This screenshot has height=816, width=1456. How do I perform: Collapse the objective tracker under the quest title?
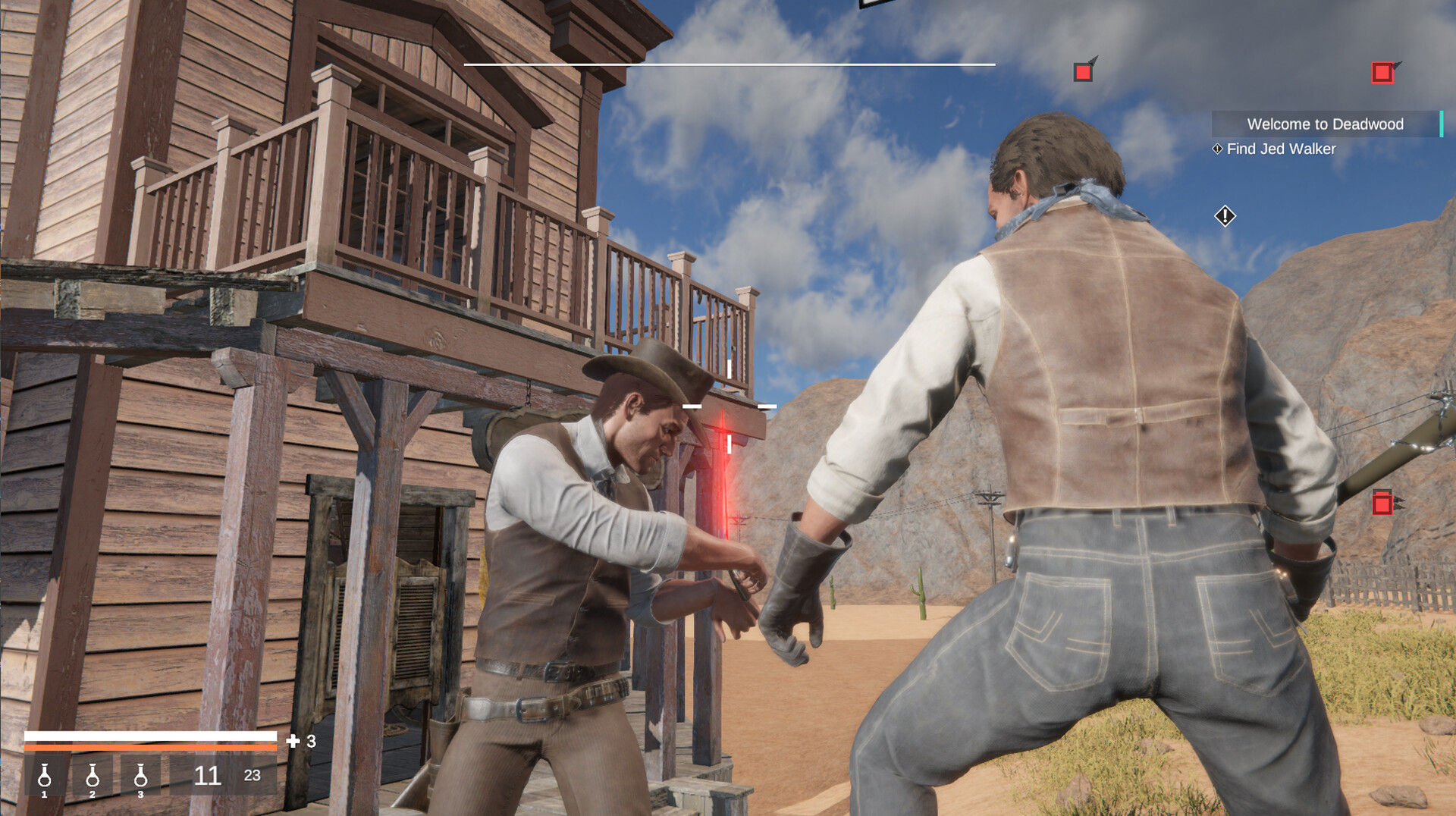tap(1282, 149)
